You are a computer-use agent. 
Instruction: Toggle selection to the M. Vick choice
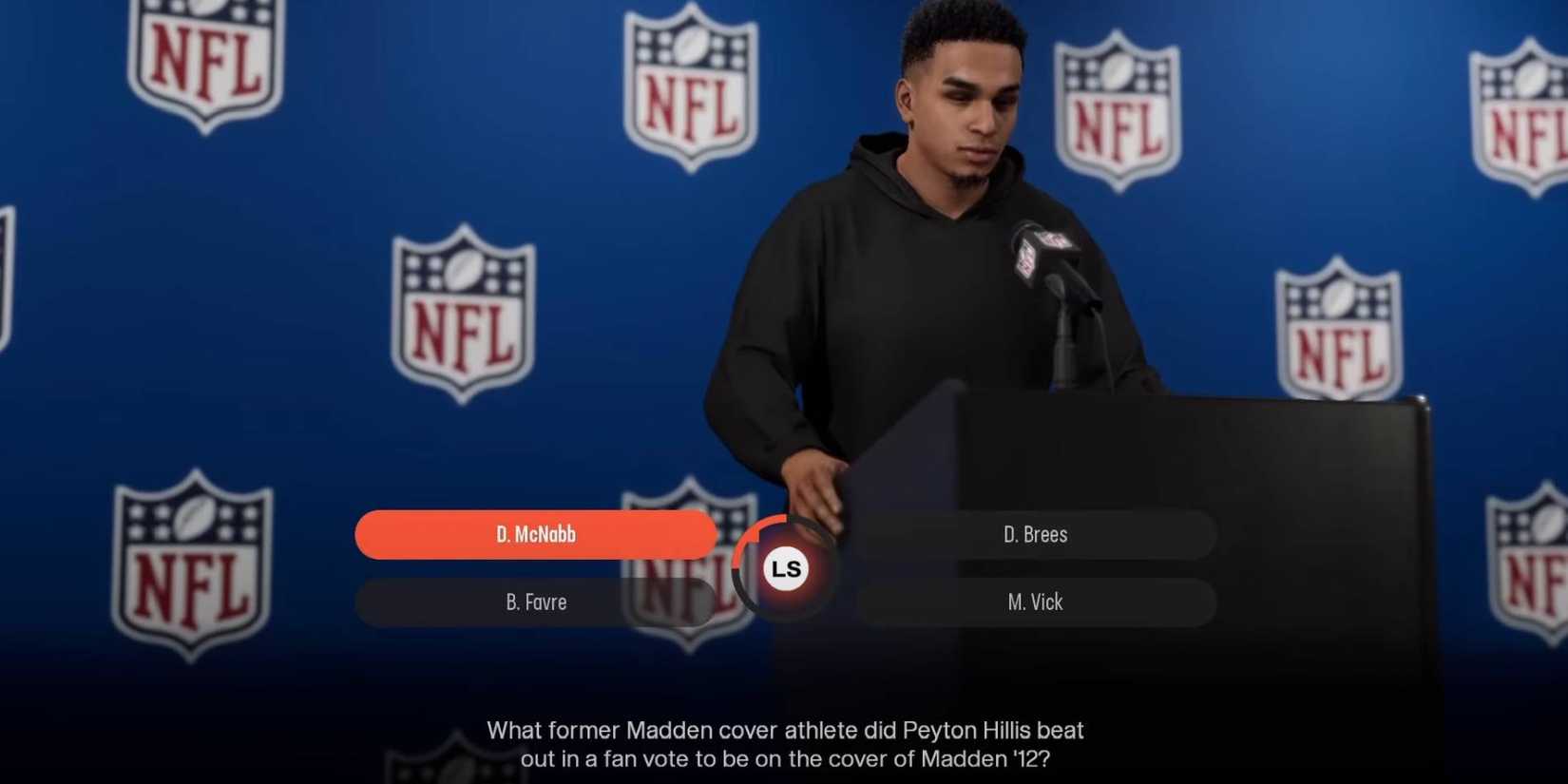pyautogui.click(x=1036, y=602)
